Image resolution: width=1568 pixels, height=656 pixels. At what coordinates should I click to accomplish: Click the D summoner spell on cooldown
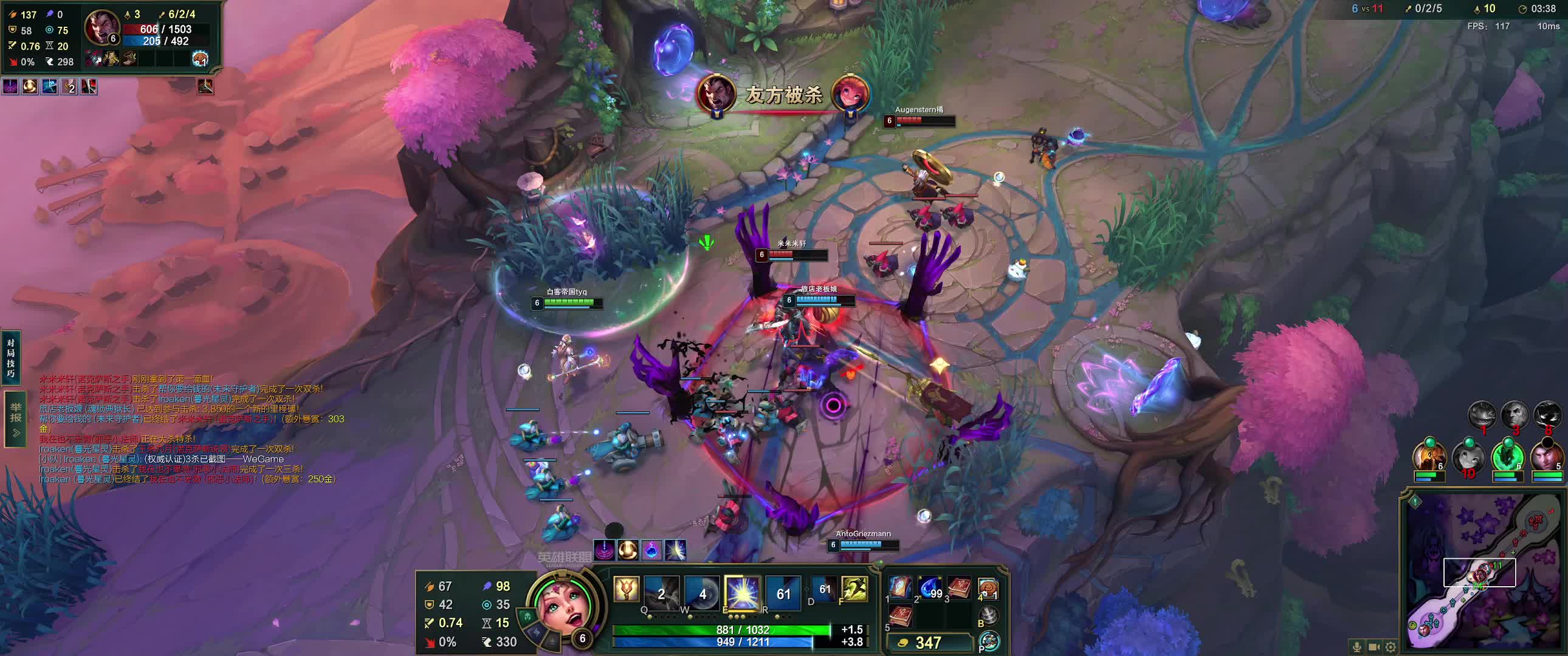(x=824, y=590)
